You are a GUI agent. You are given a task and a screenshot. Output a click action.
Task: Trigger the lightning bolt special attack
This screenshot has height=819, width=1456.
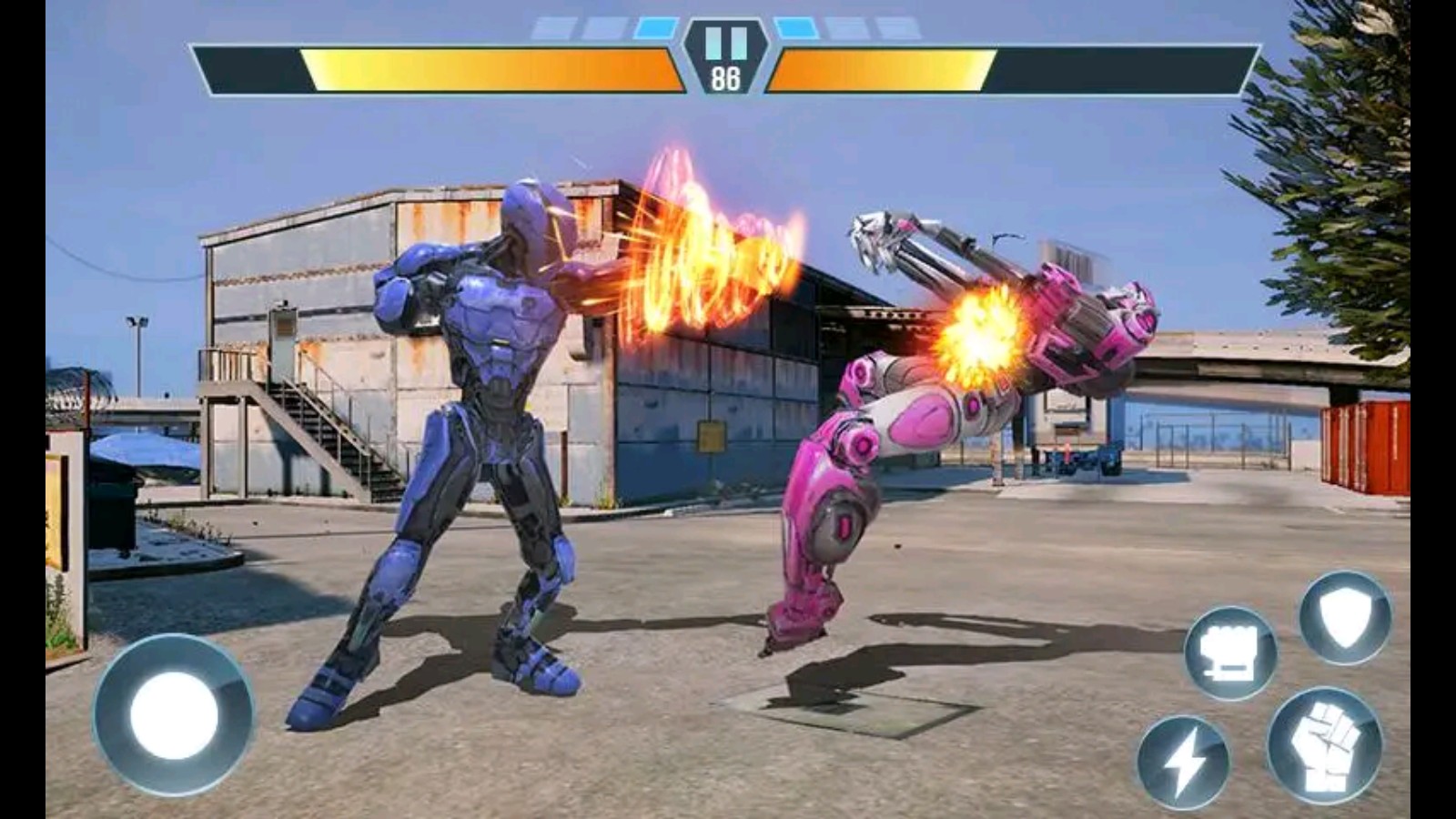pos(1182,763)
